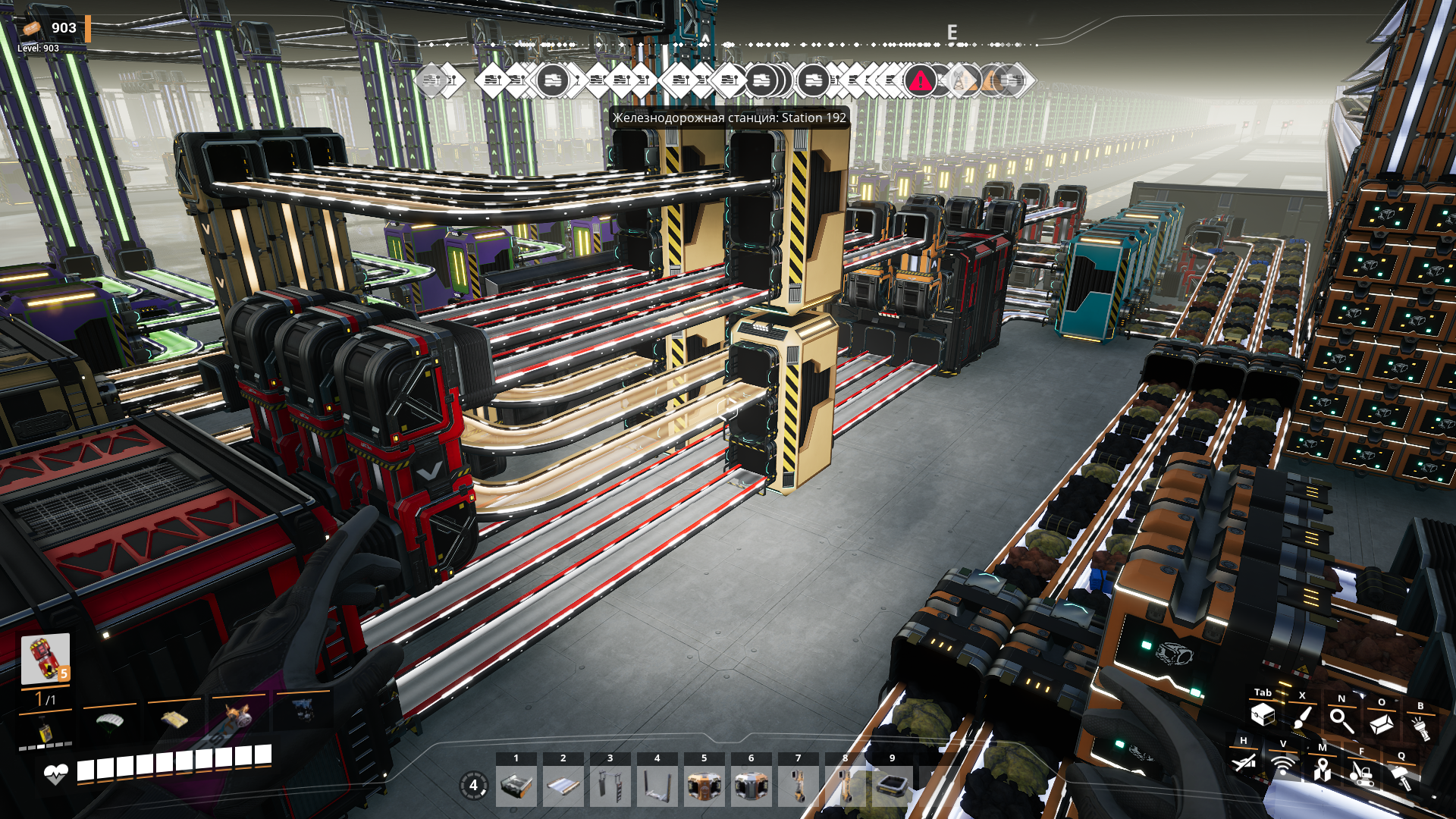Select the foundation in hotbar slot 1
1456x819 pixels.
(x=516, y=786)
